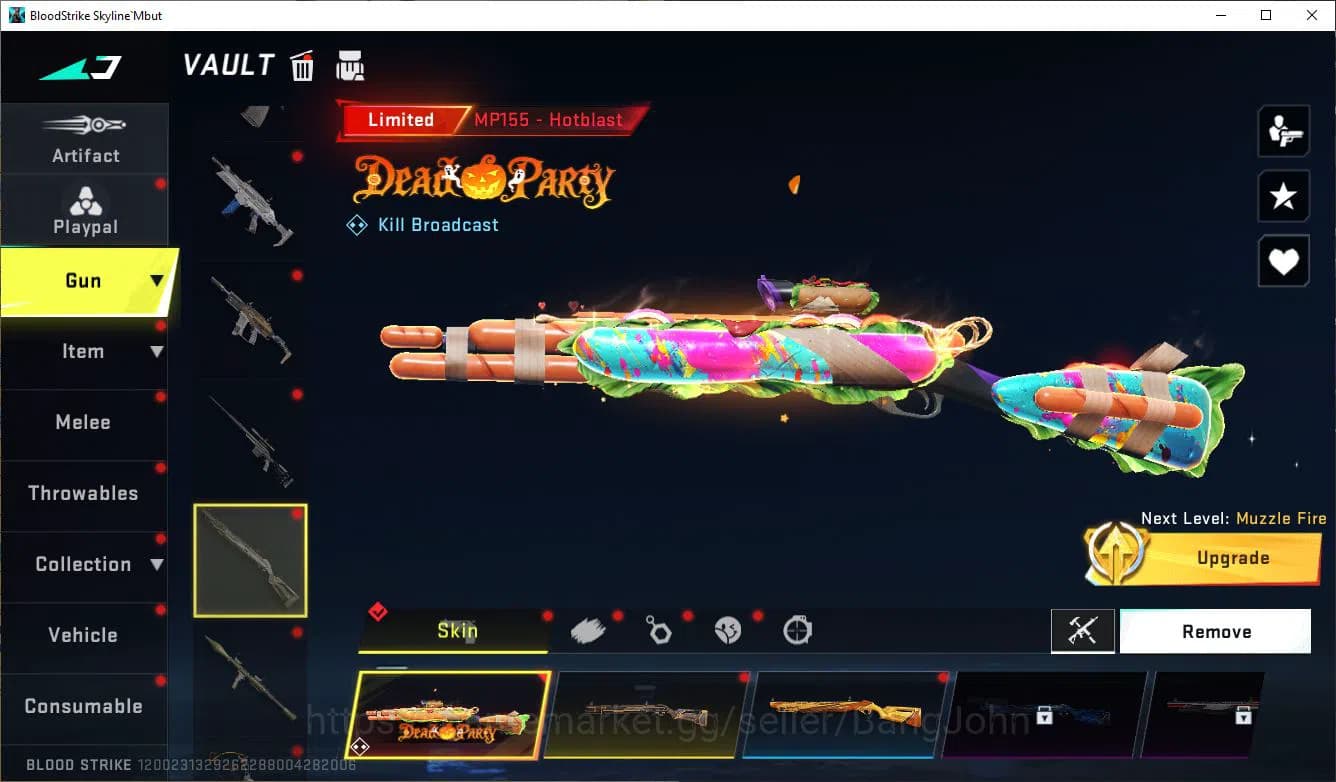
Task: Select the charm attachment icon
Action: 658,630
